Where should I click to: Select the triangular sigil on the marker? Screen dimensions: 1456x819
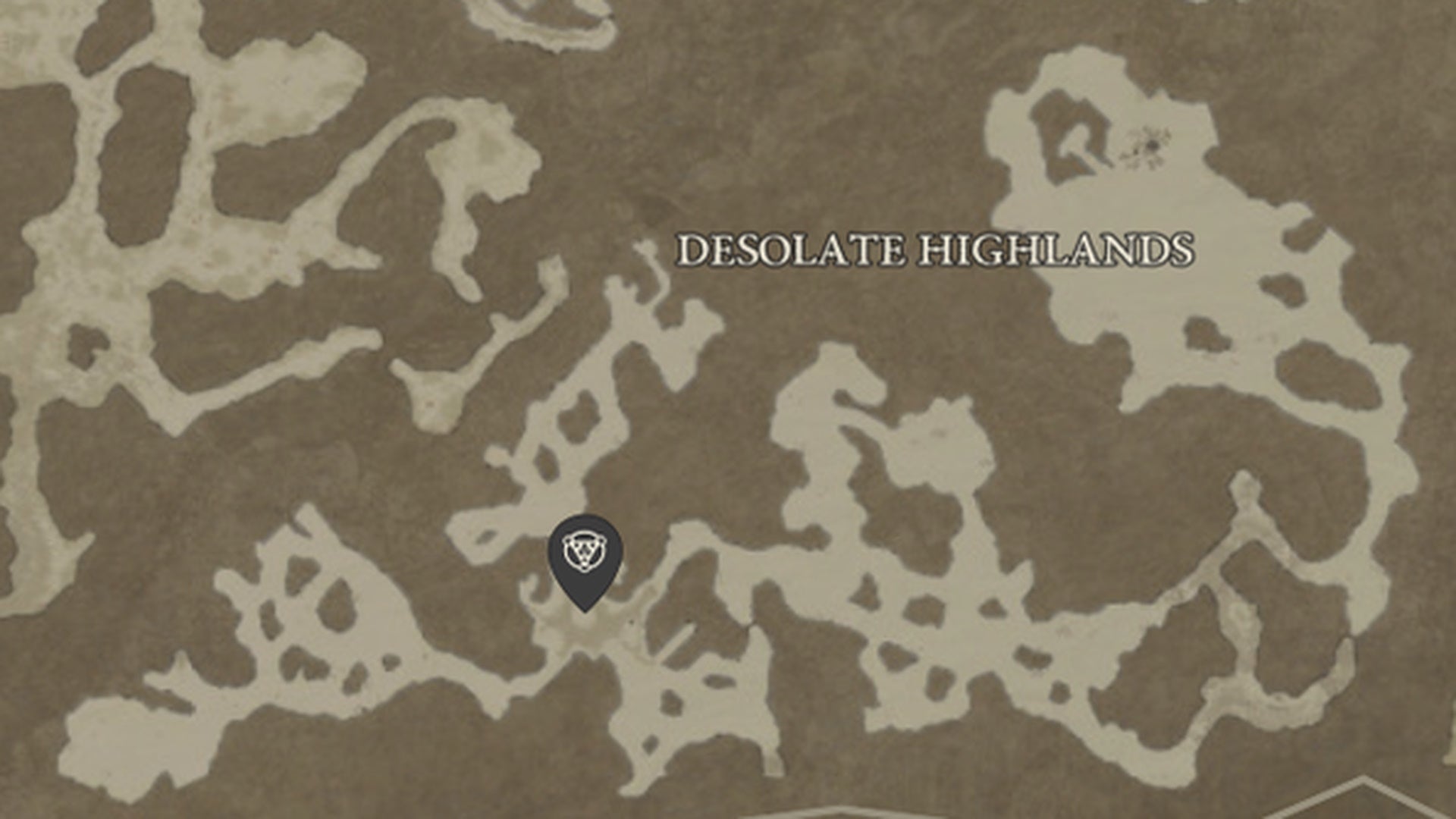(584, 551)
